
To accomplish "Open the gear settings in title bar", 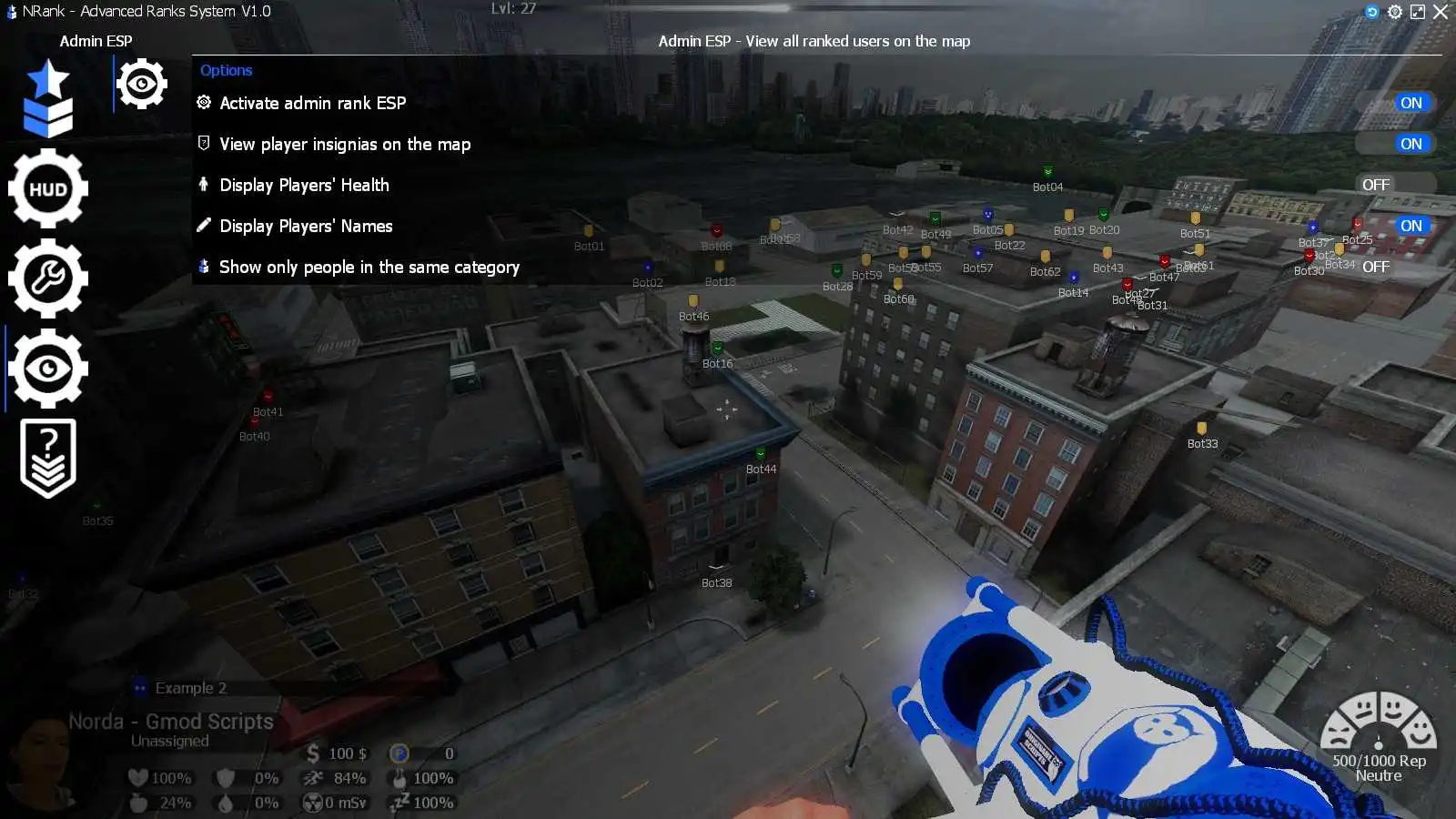I will [x=1395, y=12].
